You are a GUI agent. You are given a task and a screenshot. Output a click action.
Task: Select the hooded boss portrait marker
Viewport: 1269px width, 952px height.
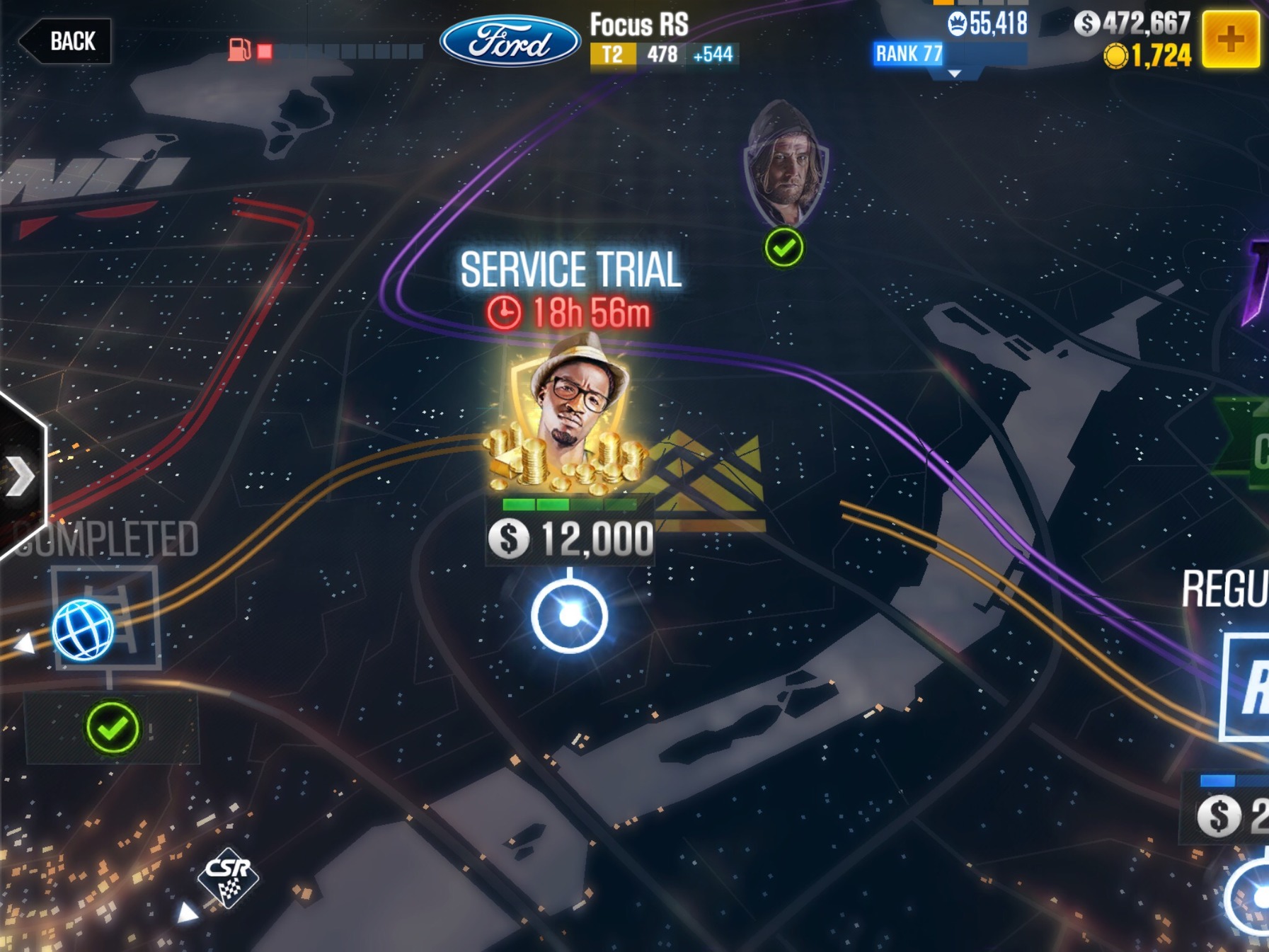coord(786,164)
